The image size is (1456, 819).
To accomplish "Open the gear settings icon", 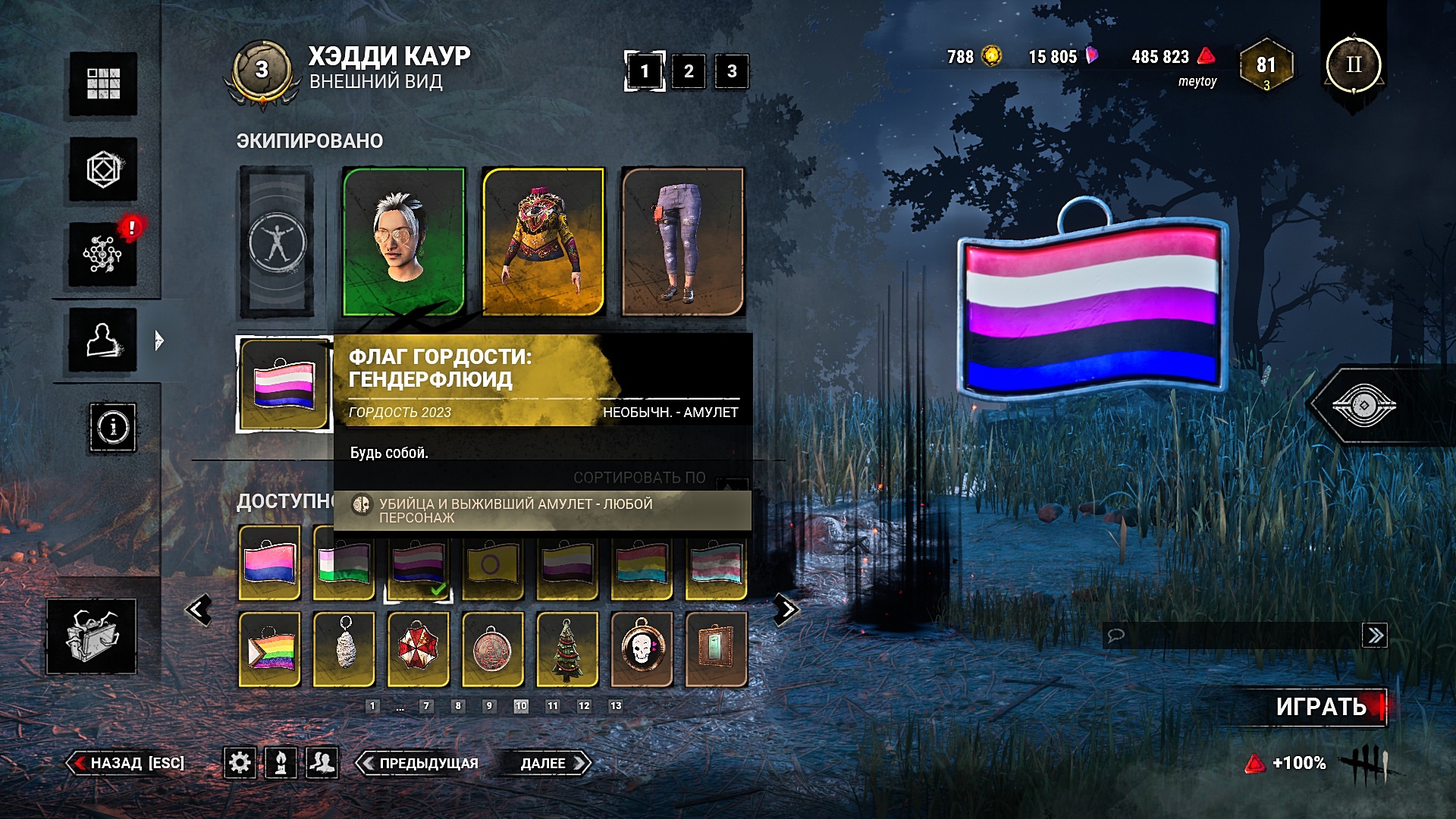I will tap(240, 762).
